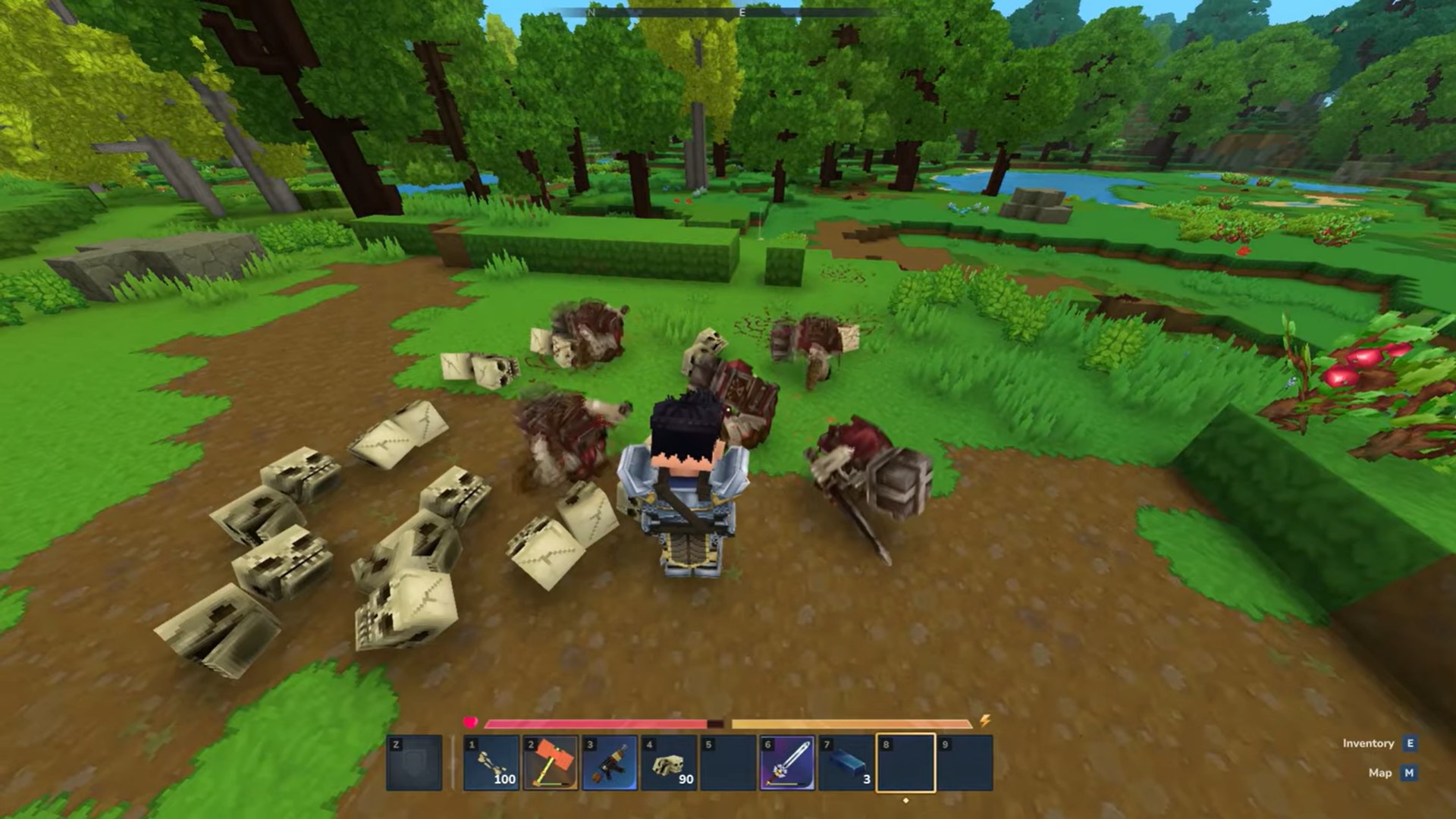Click the E marker on the compass bar
Viewport: 1456px width, 819px height.
(x=743, y=13)
